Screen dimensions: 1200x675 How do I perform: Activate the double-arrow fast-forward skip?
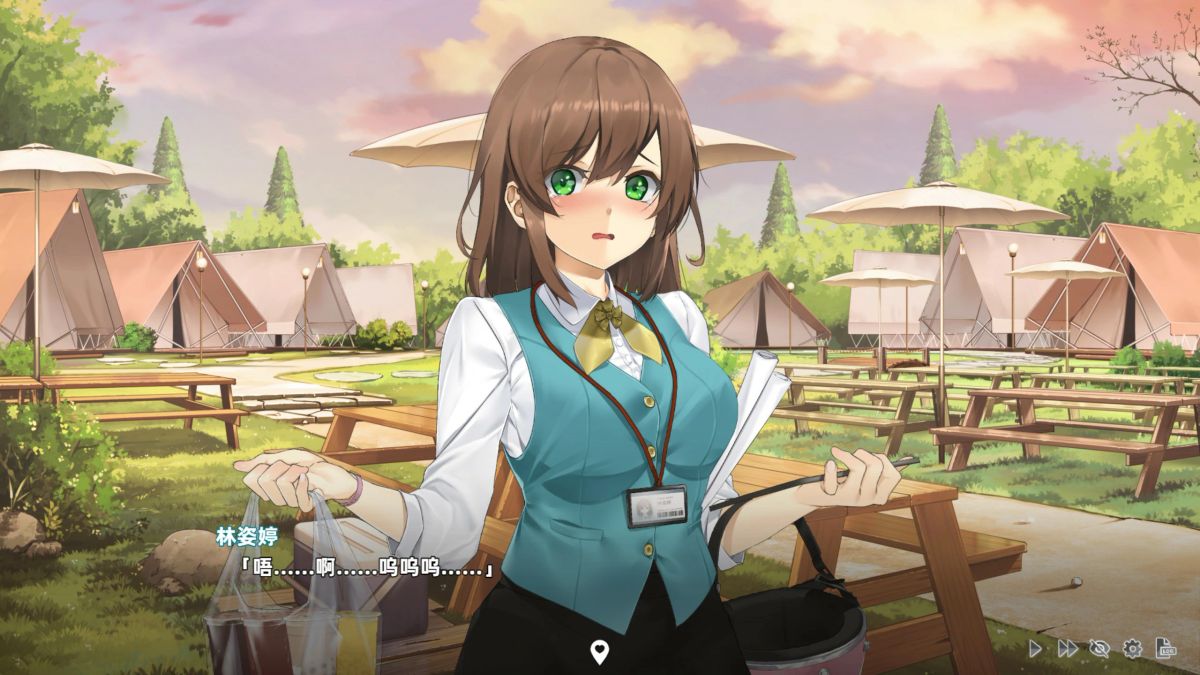[1067, 648]
